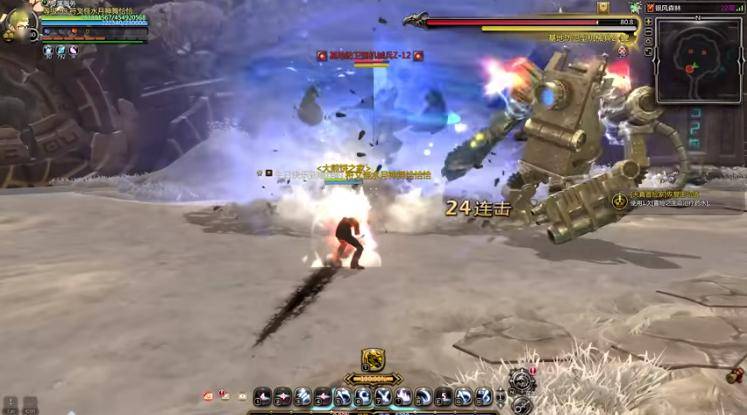The width and height of the screenshot is (747, 415).
Task: Activate the golden special skill icon above hotbar
Action: pos(373,360)
